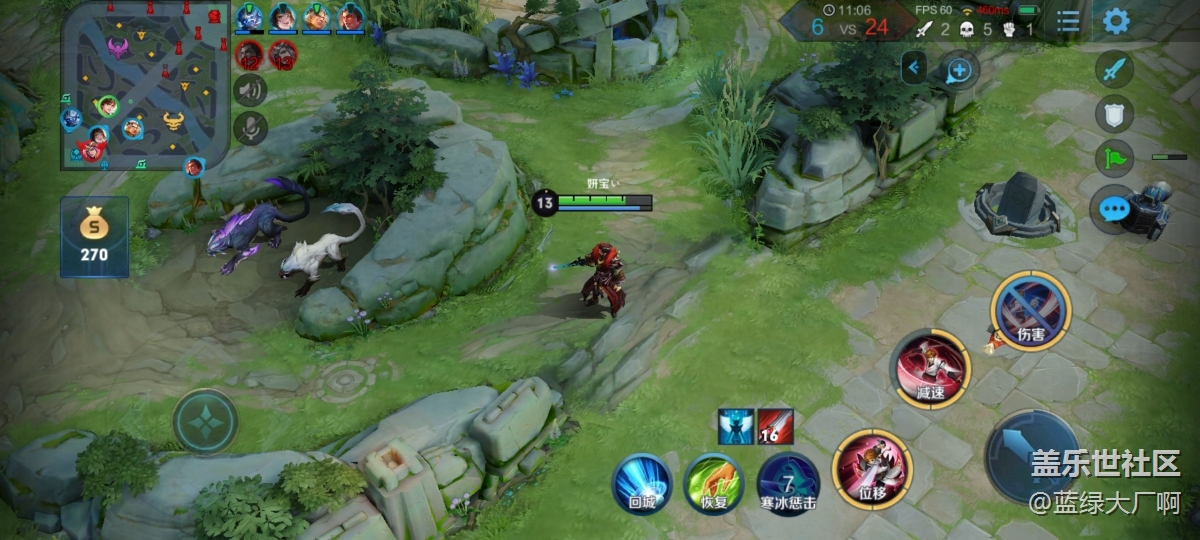Image resolution: width=1200 pixels, height=540 pixels.
Task: Send the green flag gather signal
Action: coord(1114,158)
